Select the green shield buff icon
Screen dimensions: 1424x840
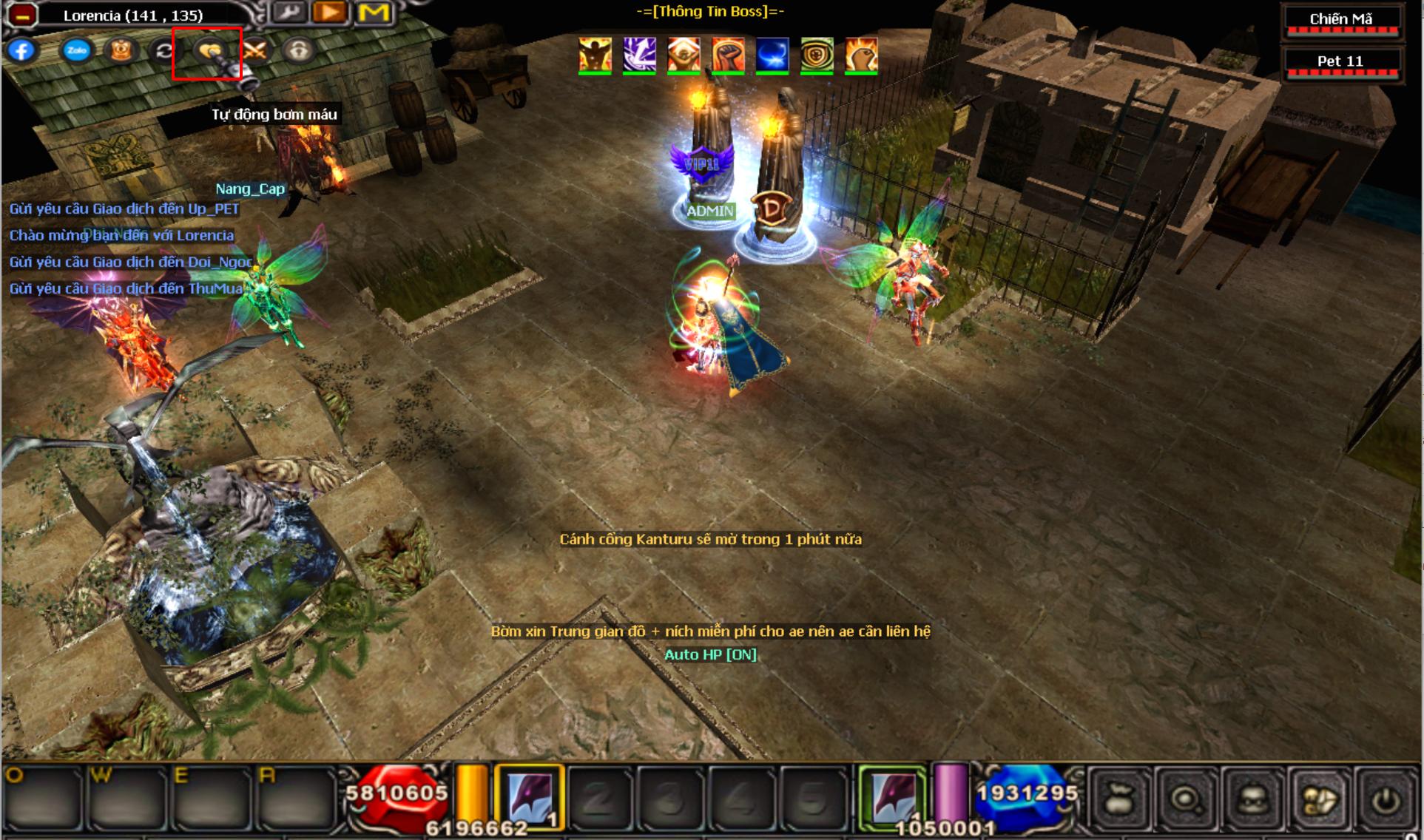coord(817,55)
